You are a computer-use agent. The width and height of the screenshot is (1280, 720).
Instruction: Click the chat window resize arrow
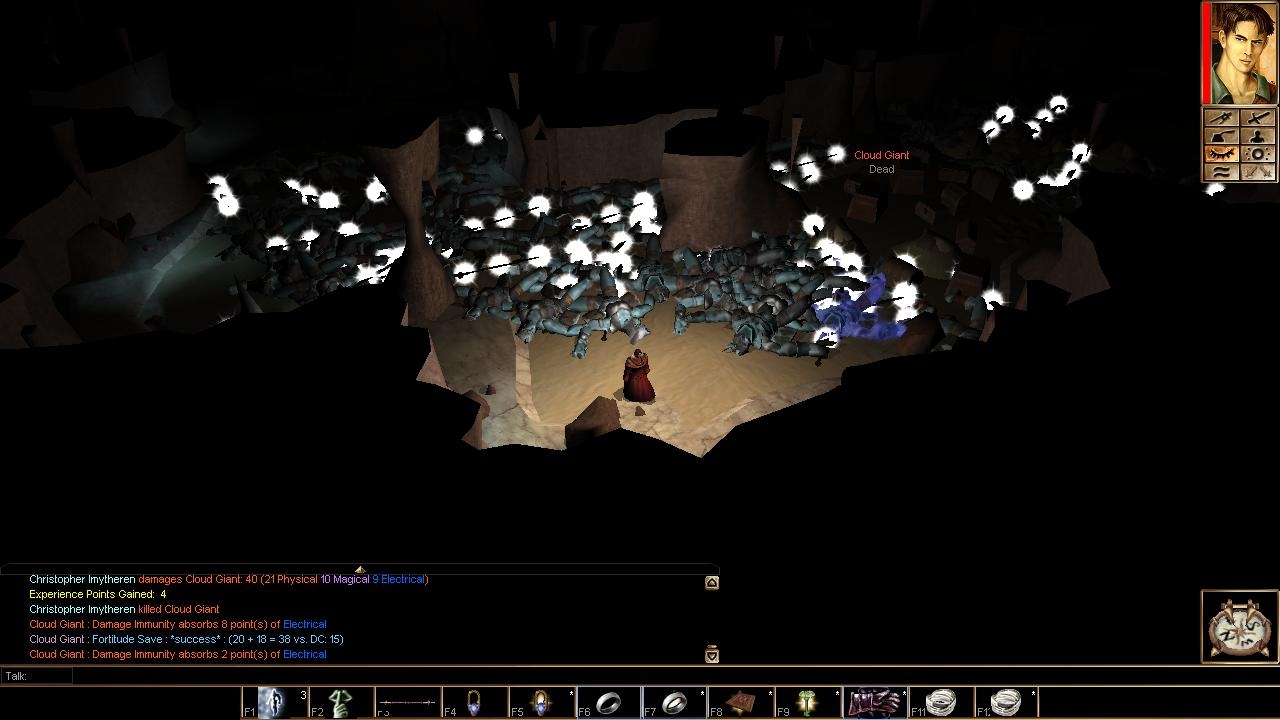(360, 570)
